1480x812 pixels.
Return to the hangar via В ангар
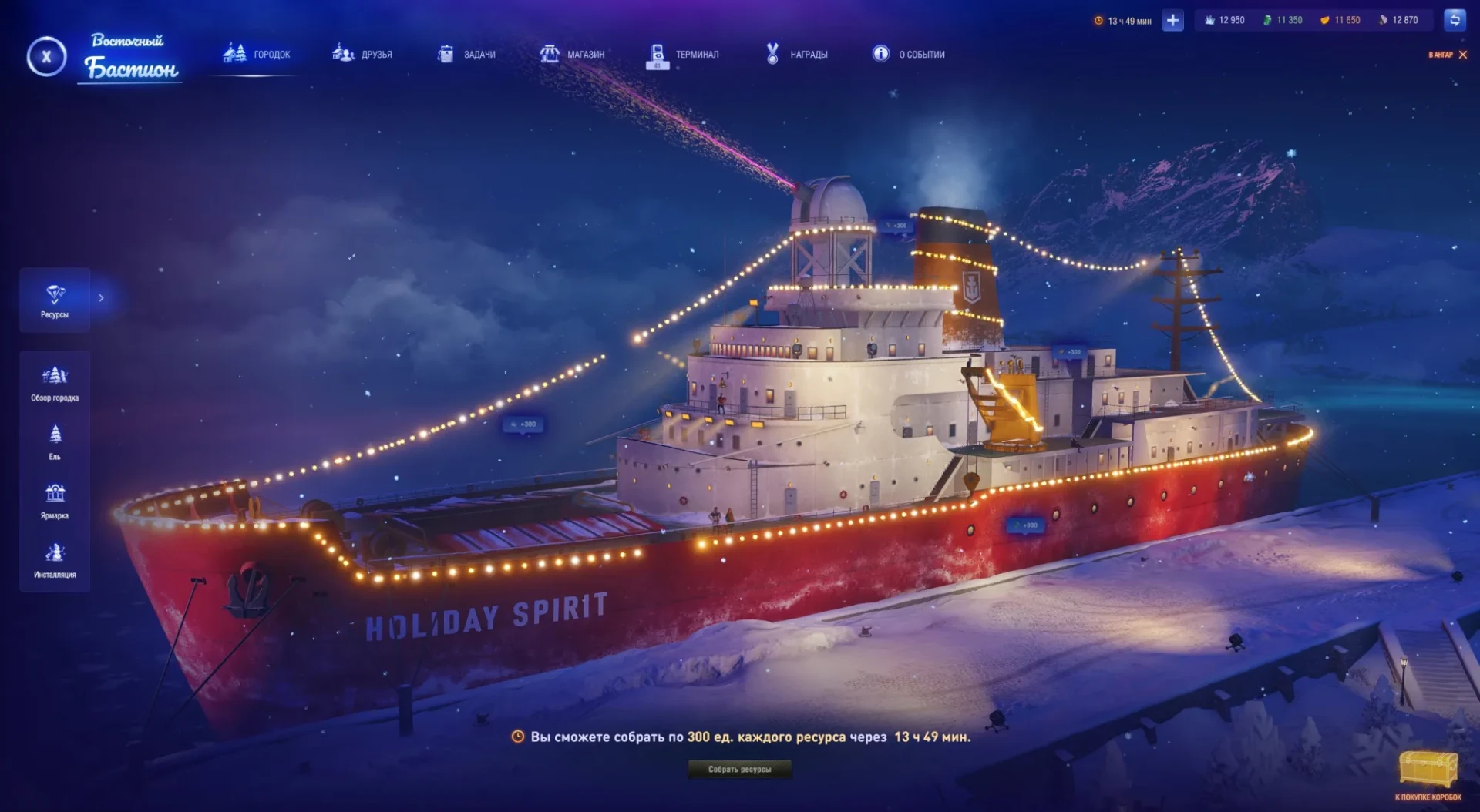coord(1448,55)
